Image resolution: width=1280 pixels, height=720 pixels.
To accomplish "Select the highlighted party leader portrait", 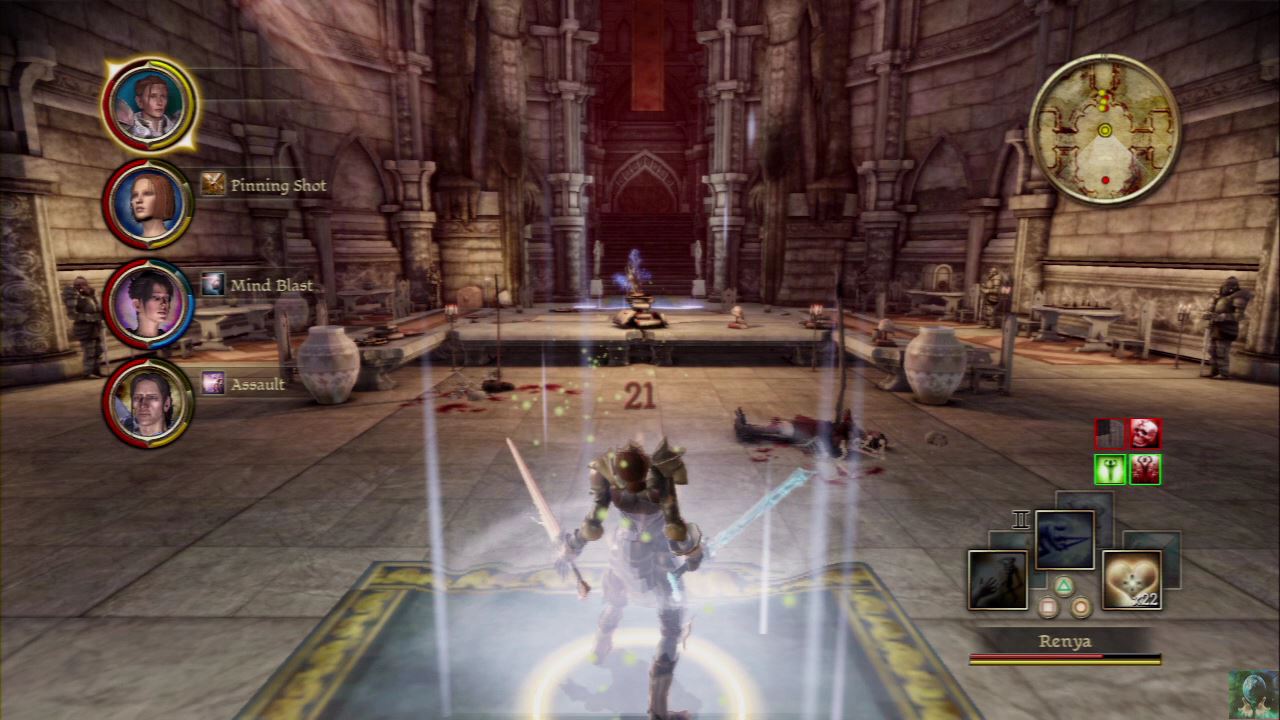I will 148,104.
